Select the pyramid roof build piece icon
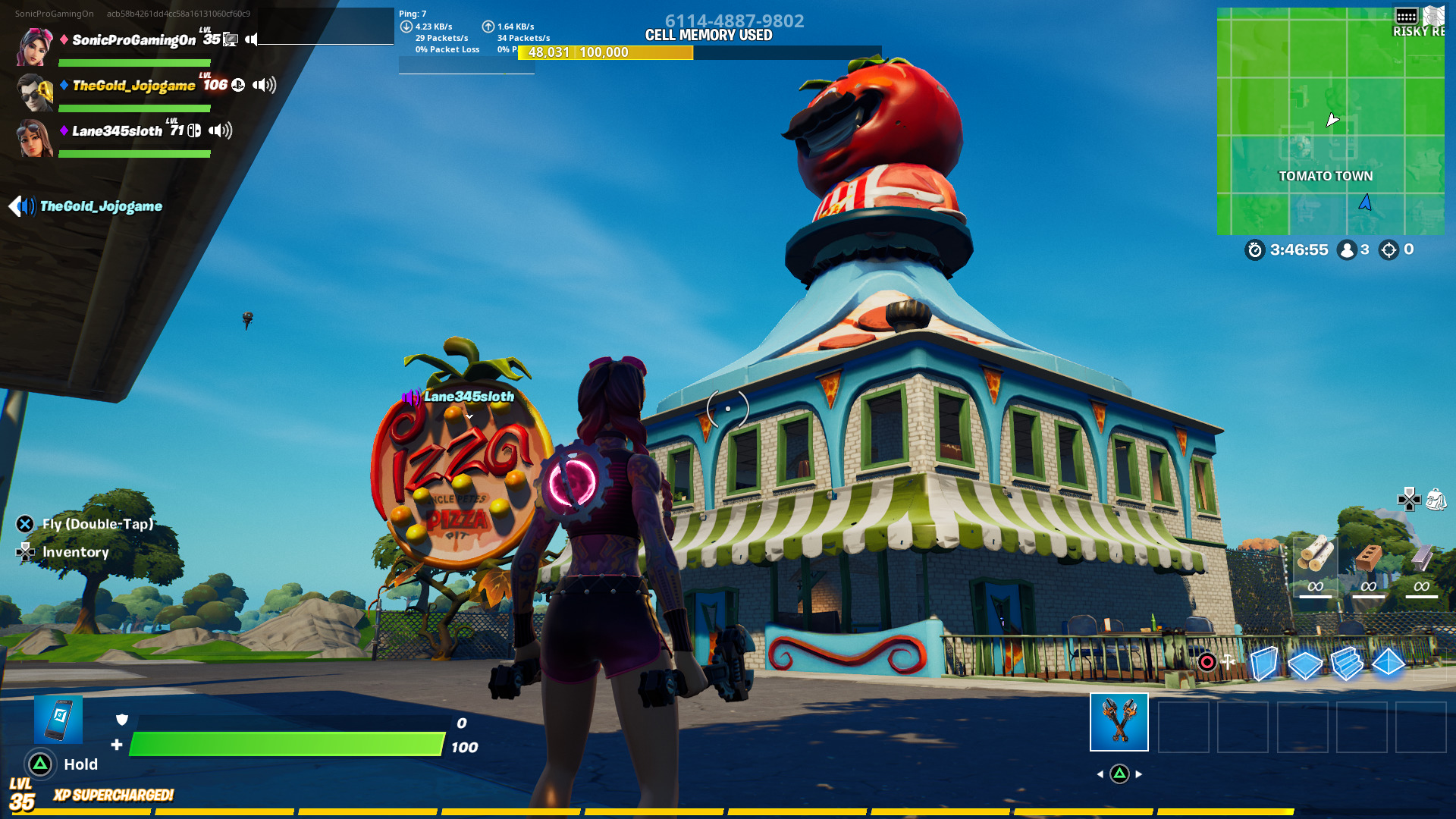The image size is (1456, 819). point(1388,663)
